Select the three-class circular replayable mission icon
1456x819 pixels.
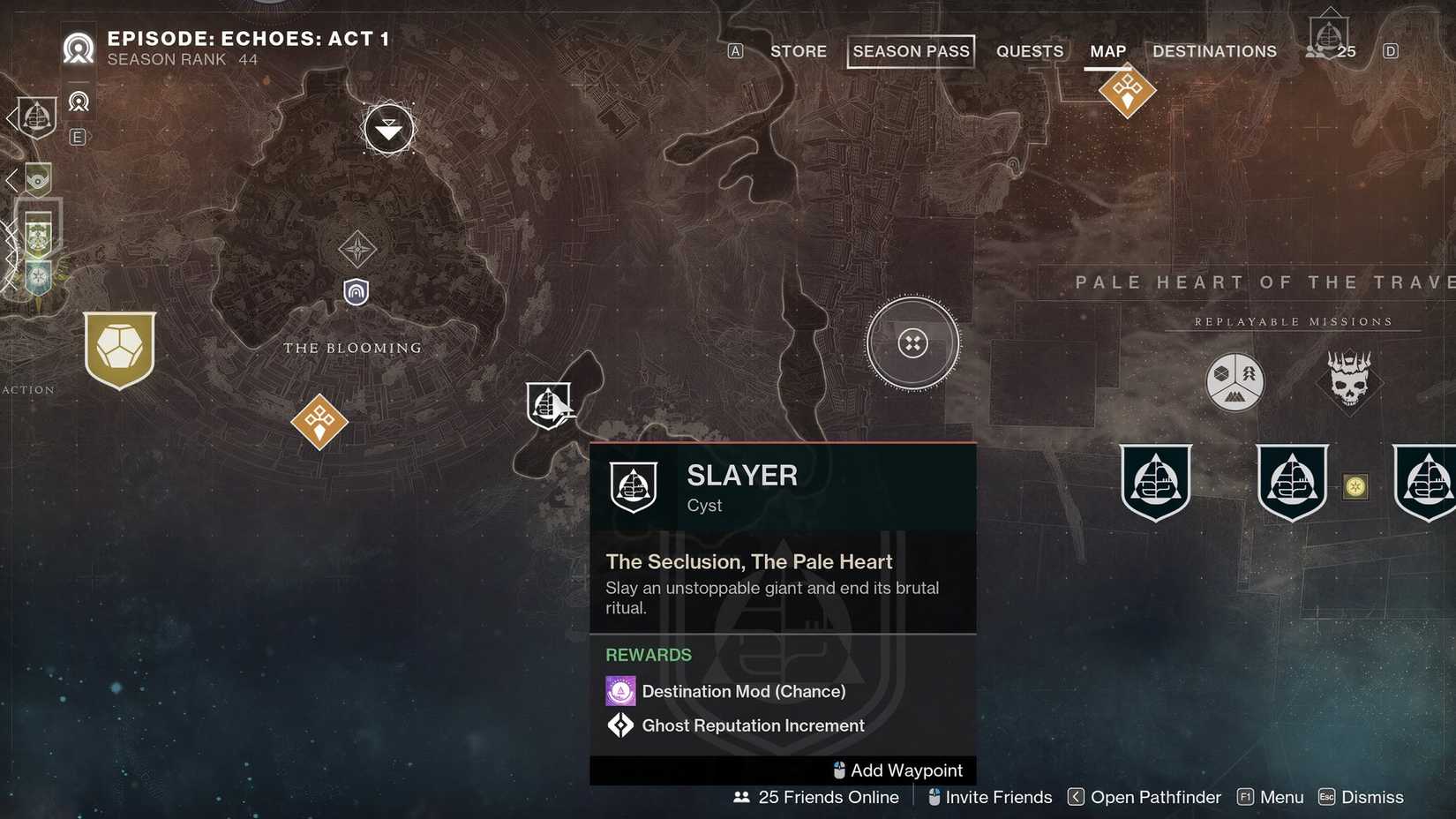(1235, 382)
